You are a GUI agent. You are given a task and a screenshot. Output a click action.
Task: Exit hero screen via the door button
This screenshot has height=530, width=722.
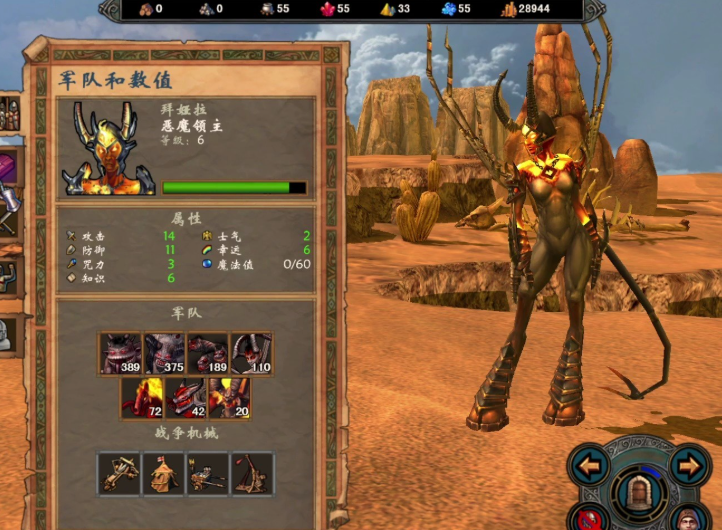[x=640, y=491]
